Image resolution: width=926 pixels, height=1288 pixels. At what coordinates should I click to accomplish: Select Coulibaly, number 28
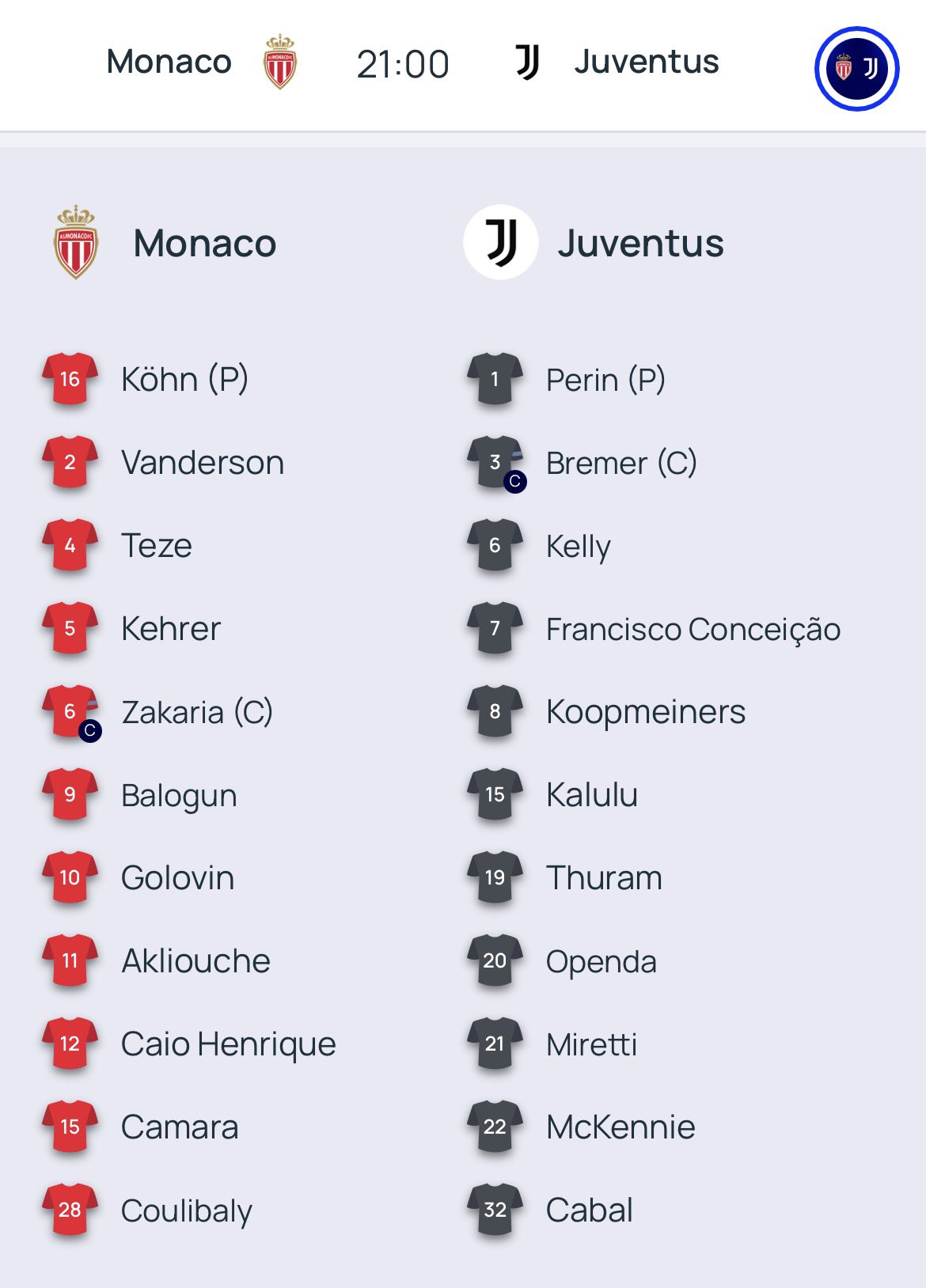click(186, 1210)
